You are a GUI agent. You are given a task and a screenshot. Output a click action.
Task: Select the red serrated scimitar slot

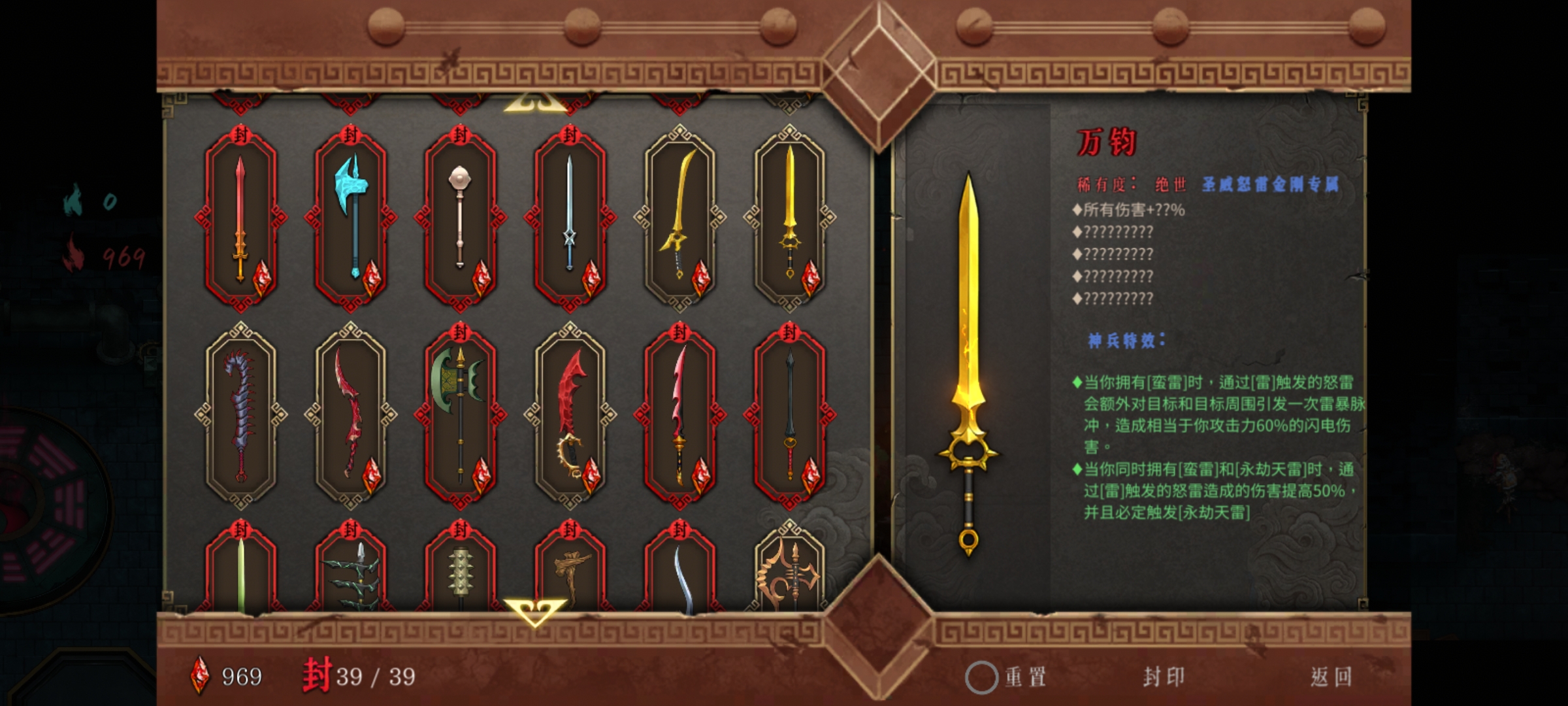pyautogui.click(x=570, y=416)
